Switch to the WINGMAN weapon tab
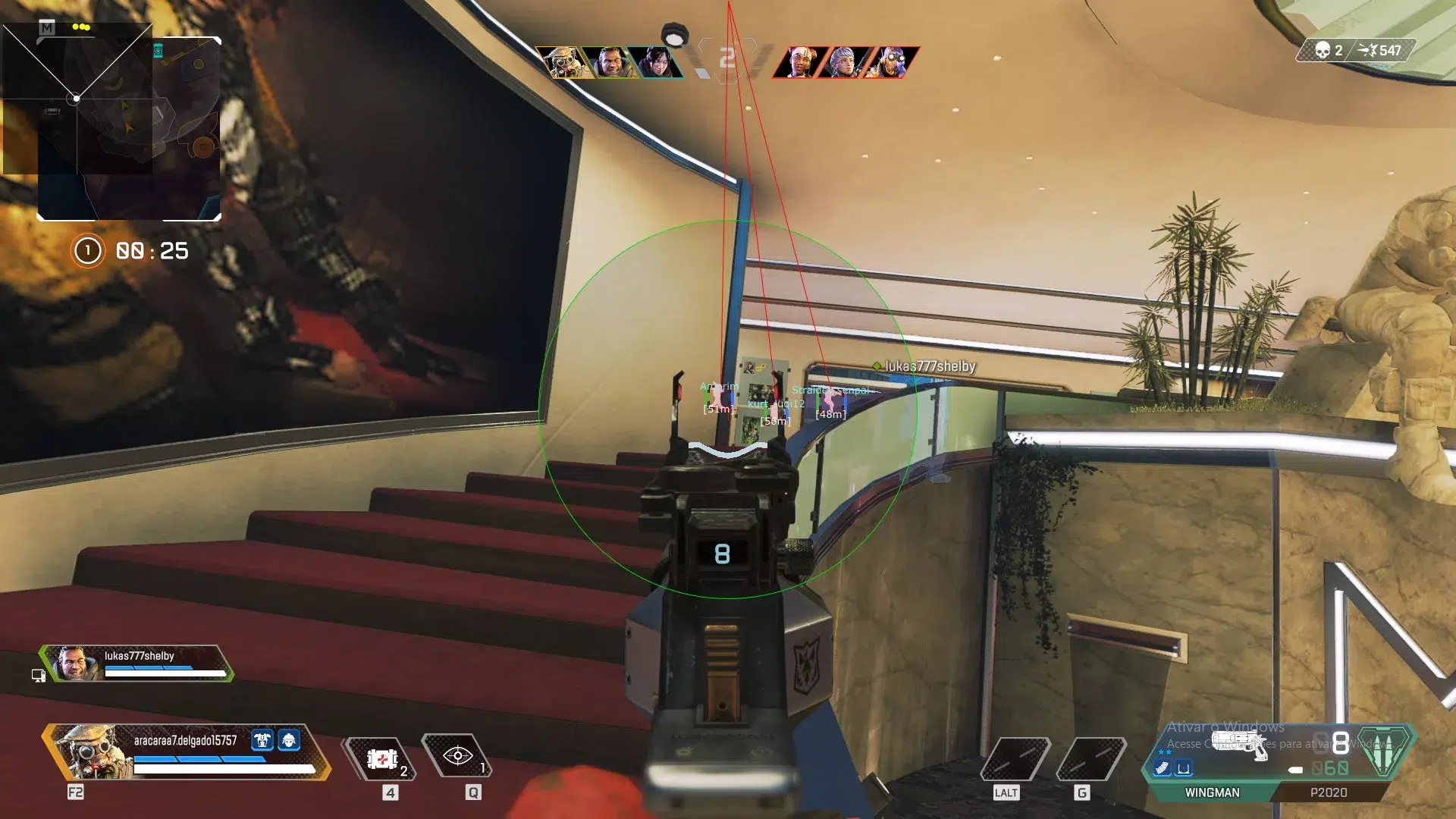Viewport: 1456px width, 819px height. (x=1212, y=792)
